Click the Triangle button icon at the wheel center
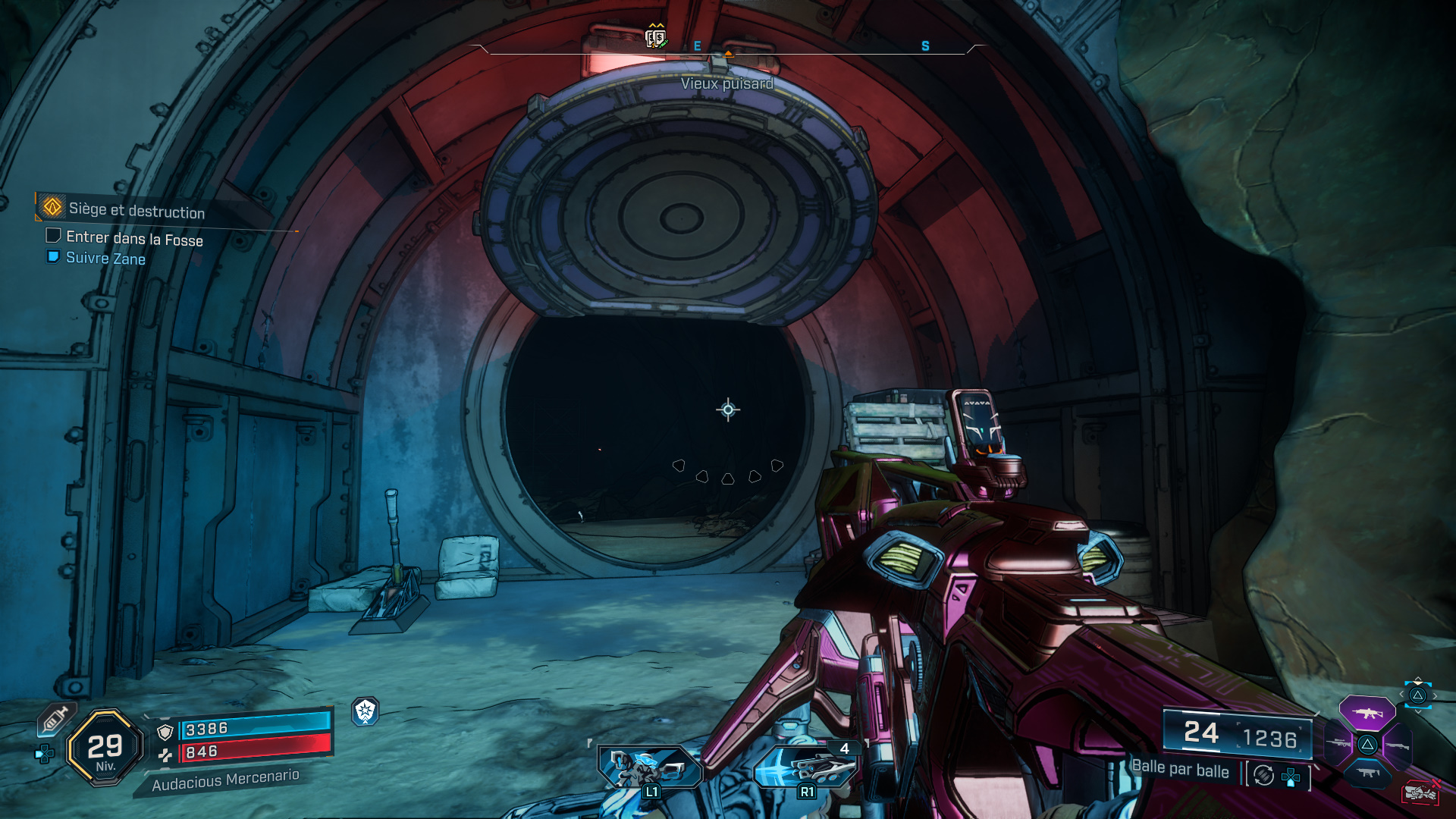 coord(1367,744)
